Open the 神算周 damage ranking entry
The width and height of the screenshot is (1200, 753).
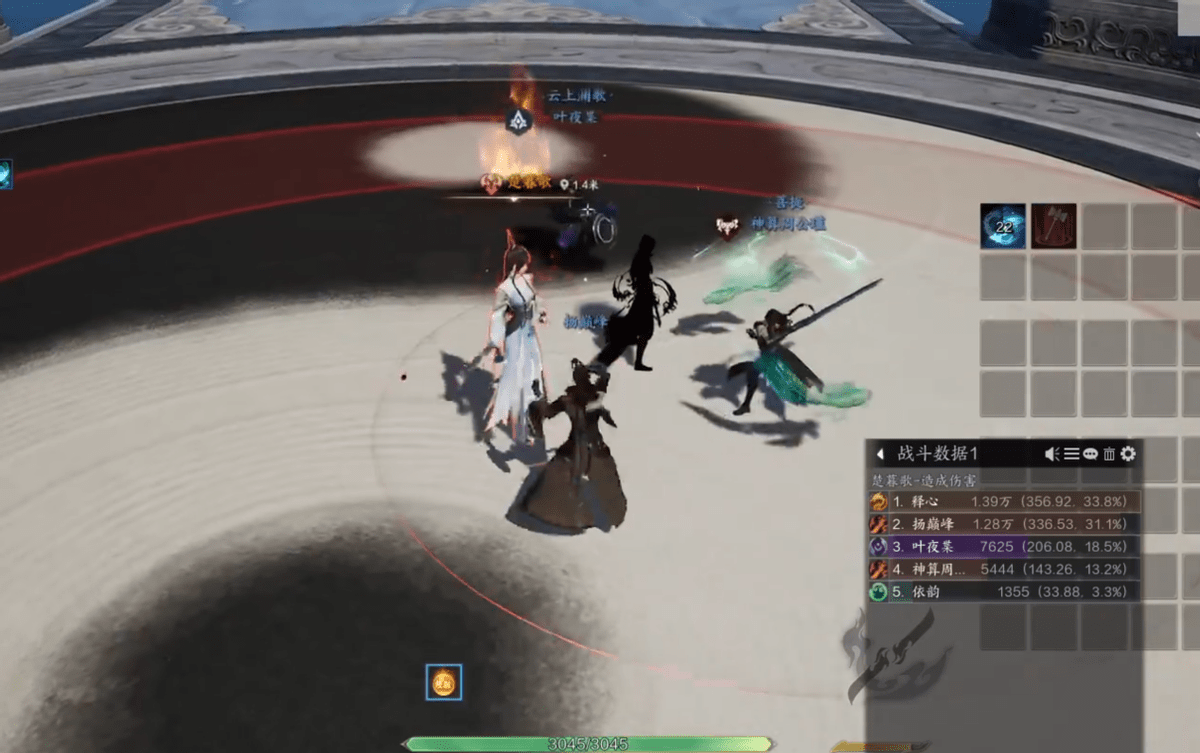pyautogui.click(x=1003, y=569)
